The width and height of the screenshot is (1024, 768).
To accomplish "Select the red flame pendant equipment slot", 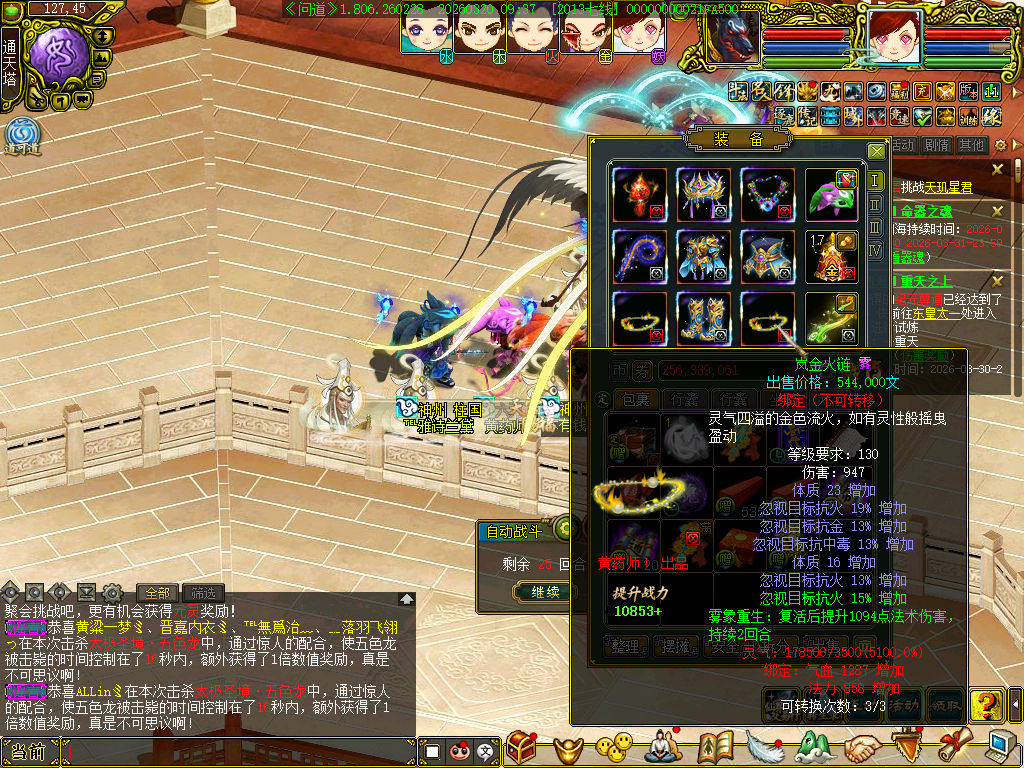I will click(640, 194).
